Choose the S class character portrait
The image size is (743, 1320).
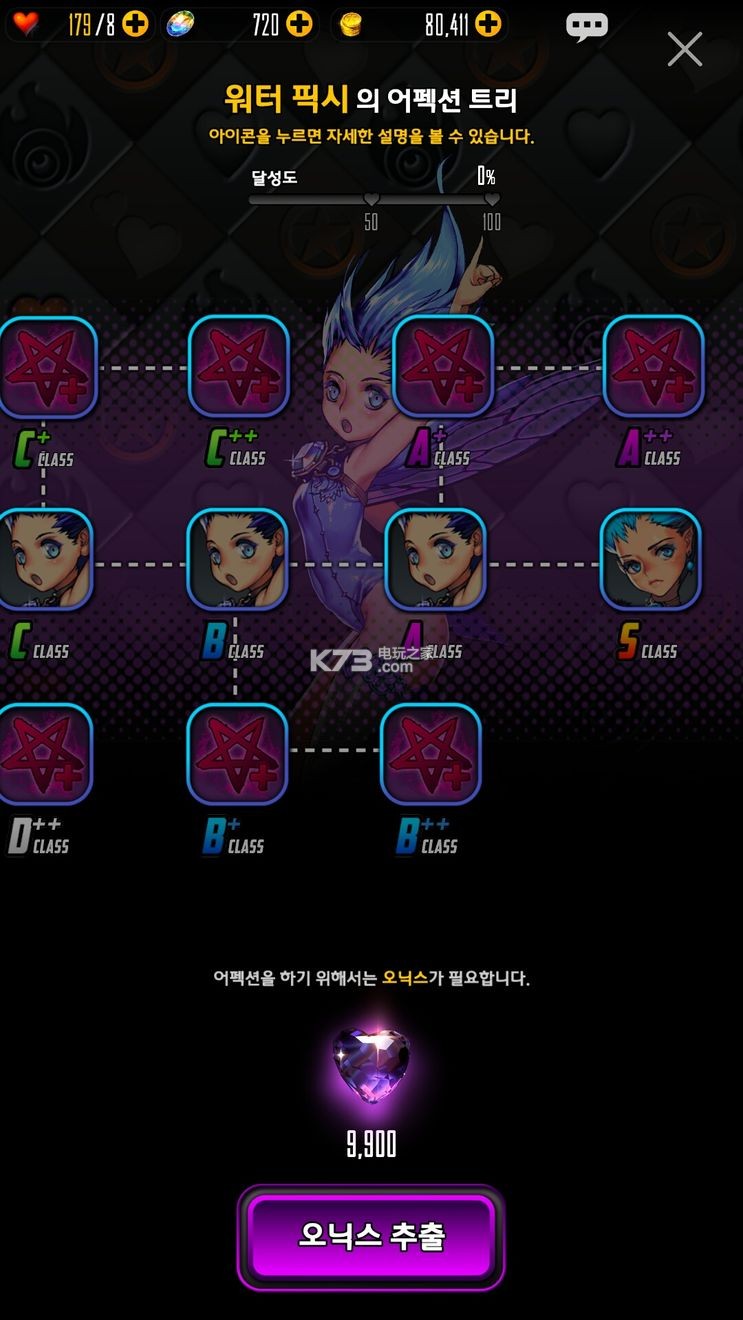point(650,560)
